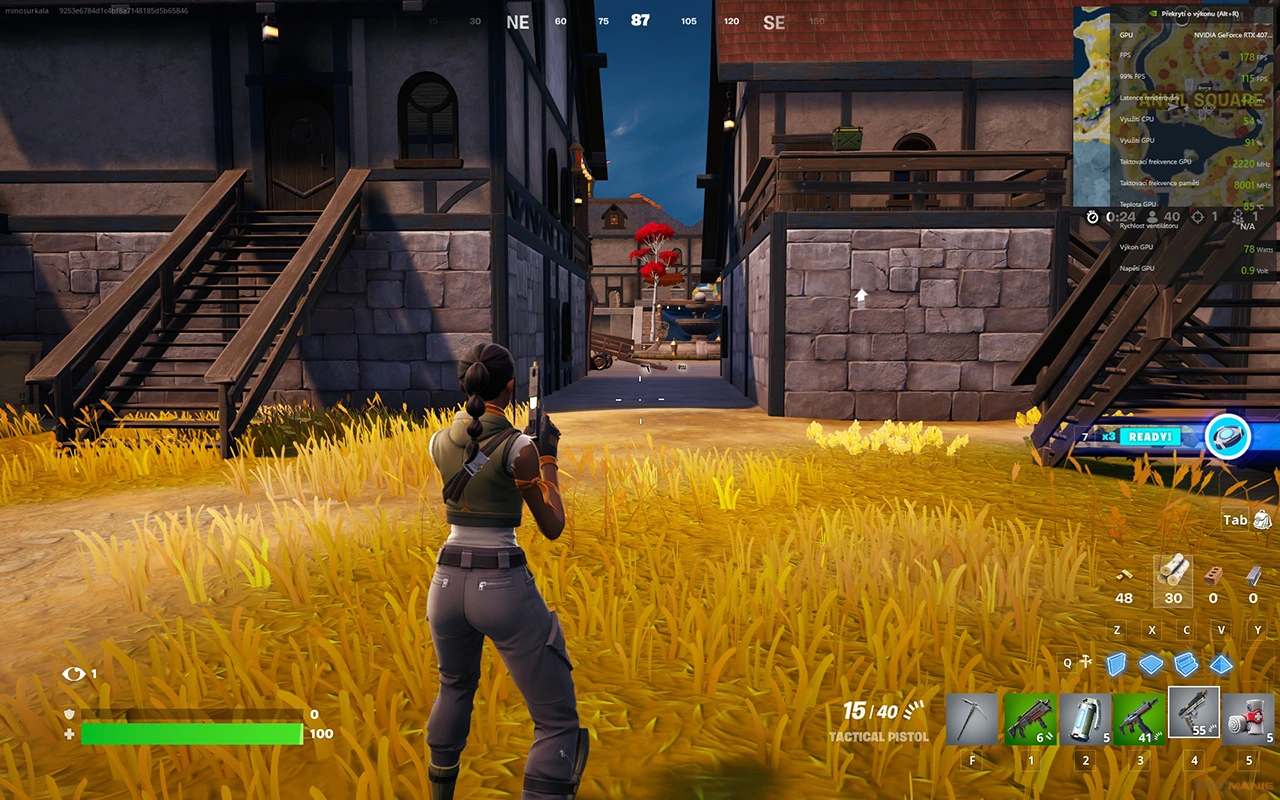Select the shield grenade canister slot
Viewport: 1280px width, 800px height.
click(1085, 718)
